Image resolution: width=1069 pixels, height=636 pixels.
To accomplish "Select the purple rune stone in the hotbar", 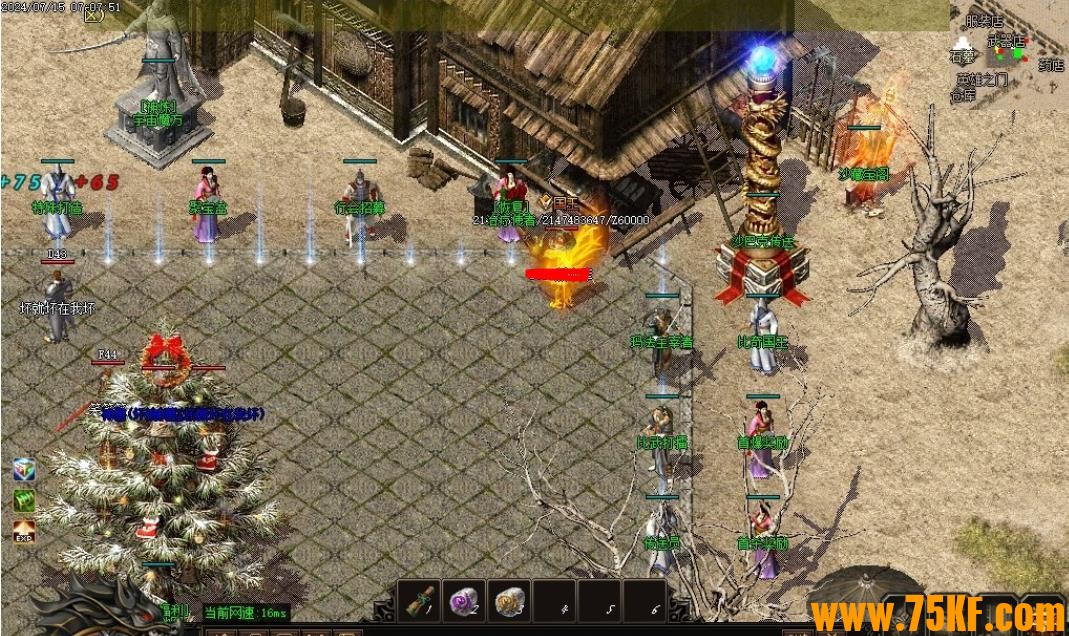I will pos(465,601).
